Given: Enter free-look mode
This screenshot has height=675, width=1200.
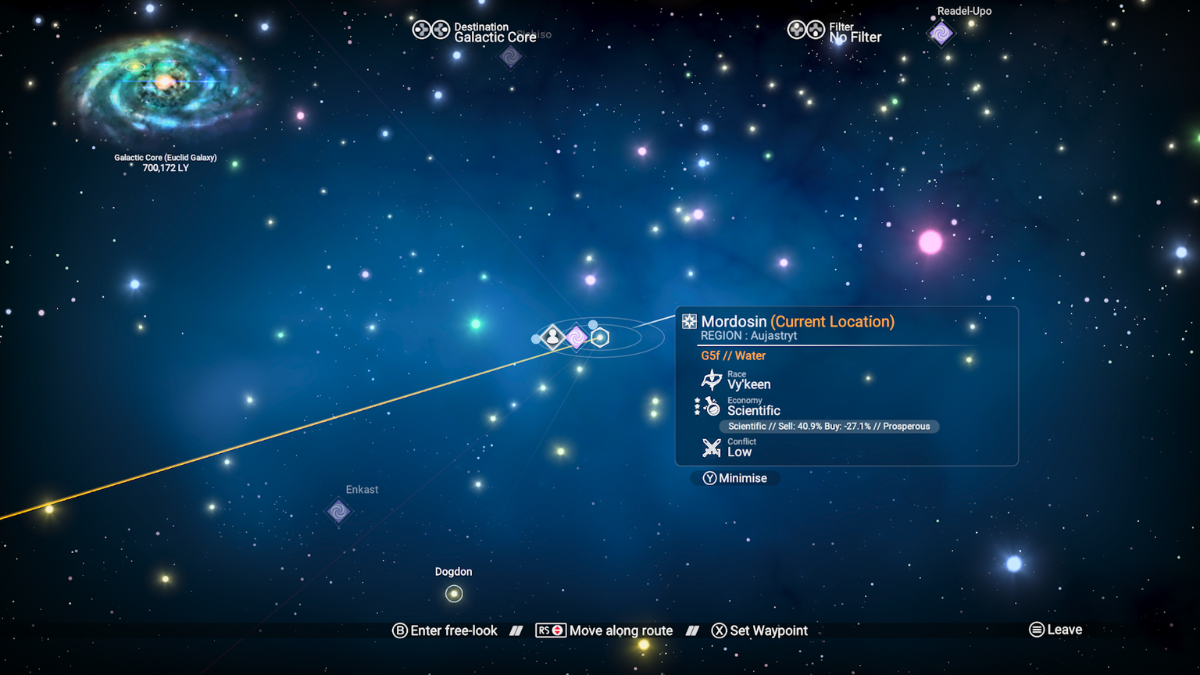Looking at the screenshot, I should coord(444,631).
